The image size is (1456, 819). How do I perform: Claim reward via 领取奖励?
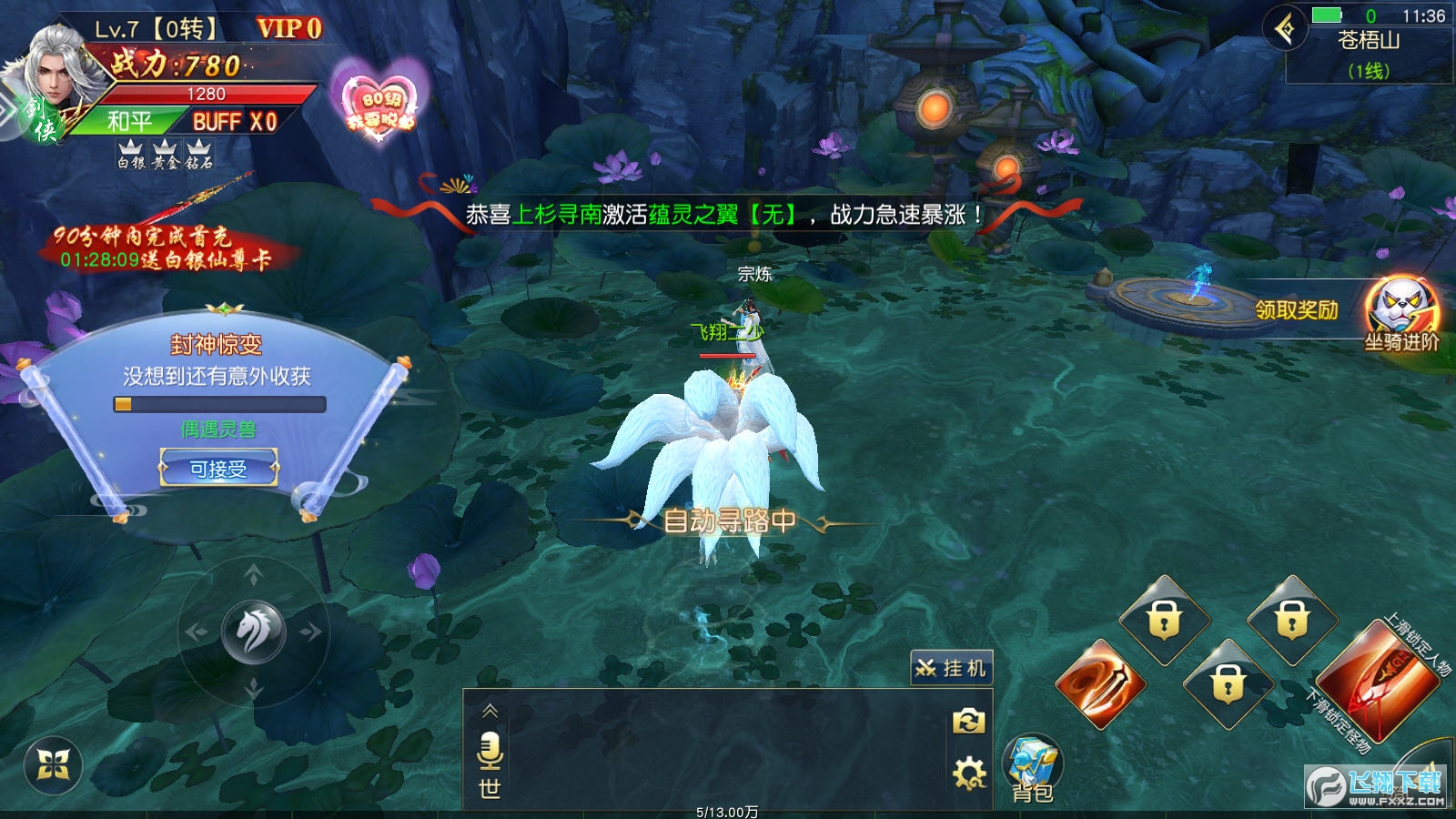[x=1296, y=310]
